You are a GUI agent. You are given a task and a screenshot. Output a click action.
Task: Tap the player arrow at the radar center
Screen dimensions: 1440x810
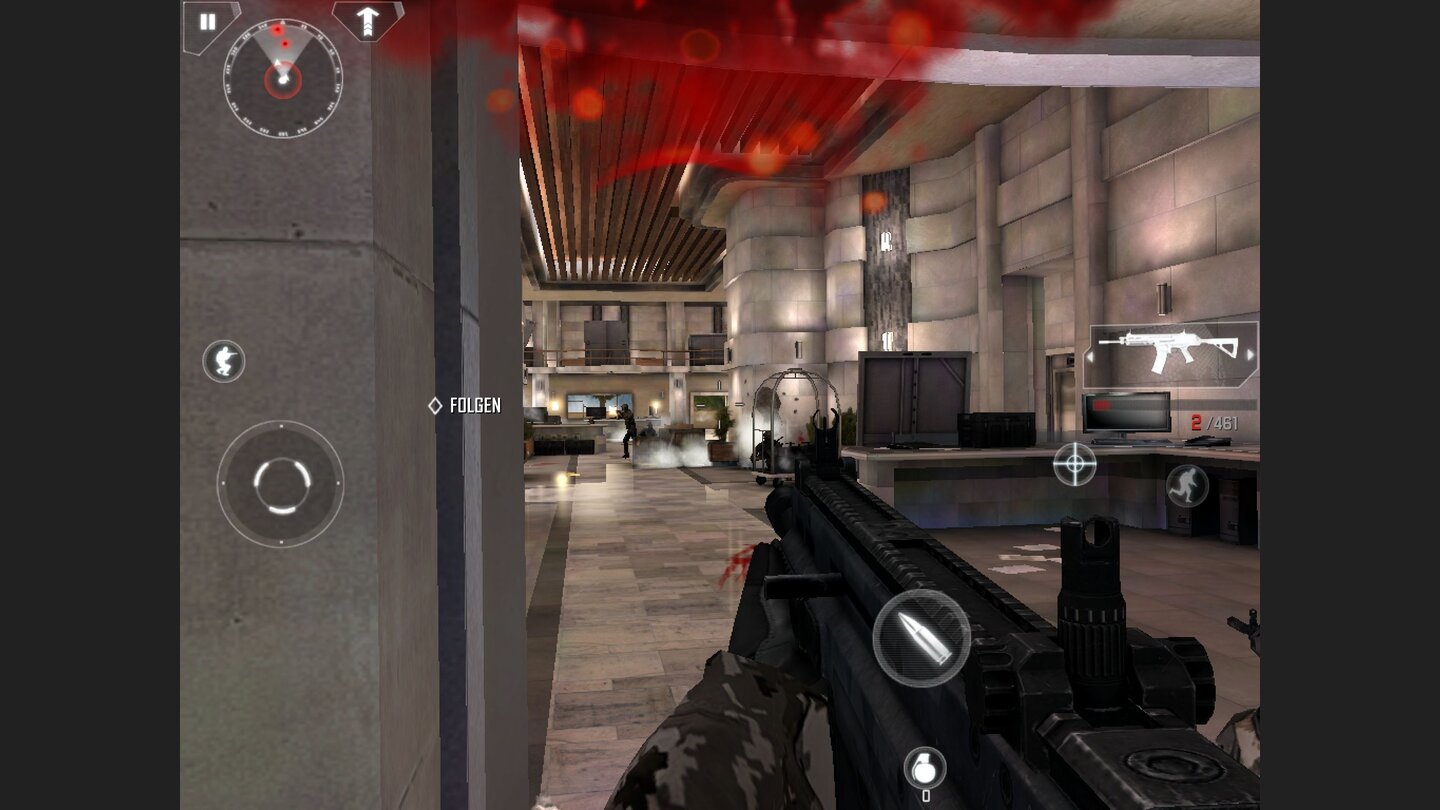tap(283, 77)
